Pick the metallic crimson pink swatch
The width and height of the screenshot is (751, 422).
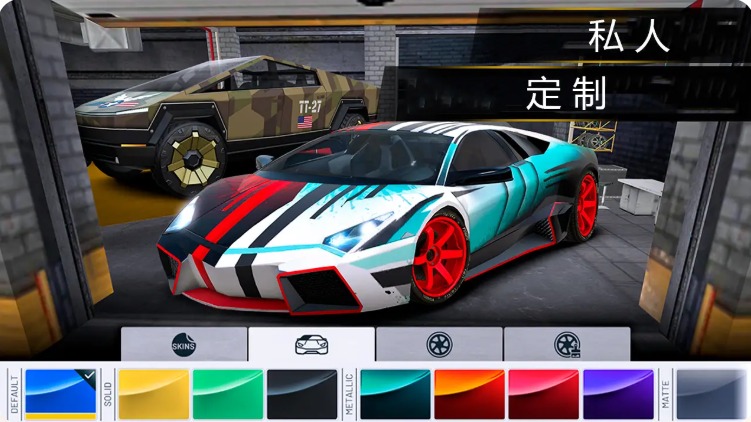tap(543, 394)
